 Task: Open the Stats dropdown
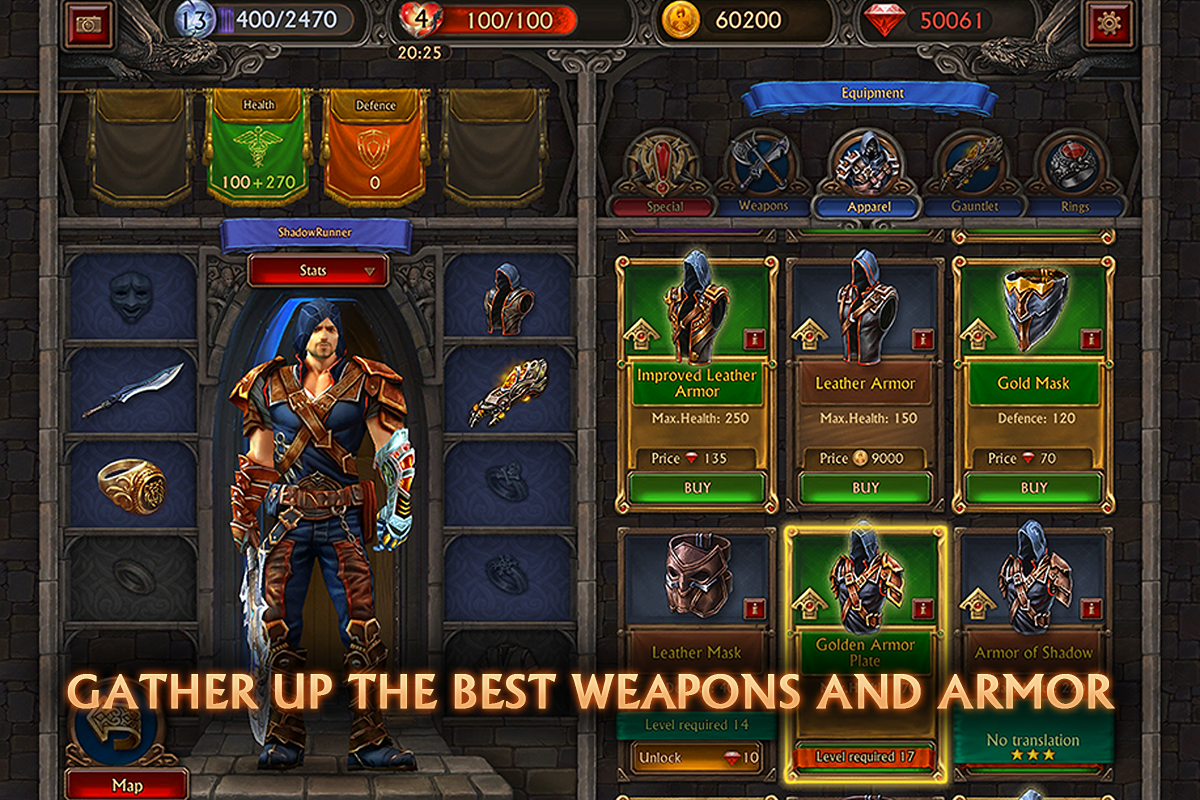319,270
